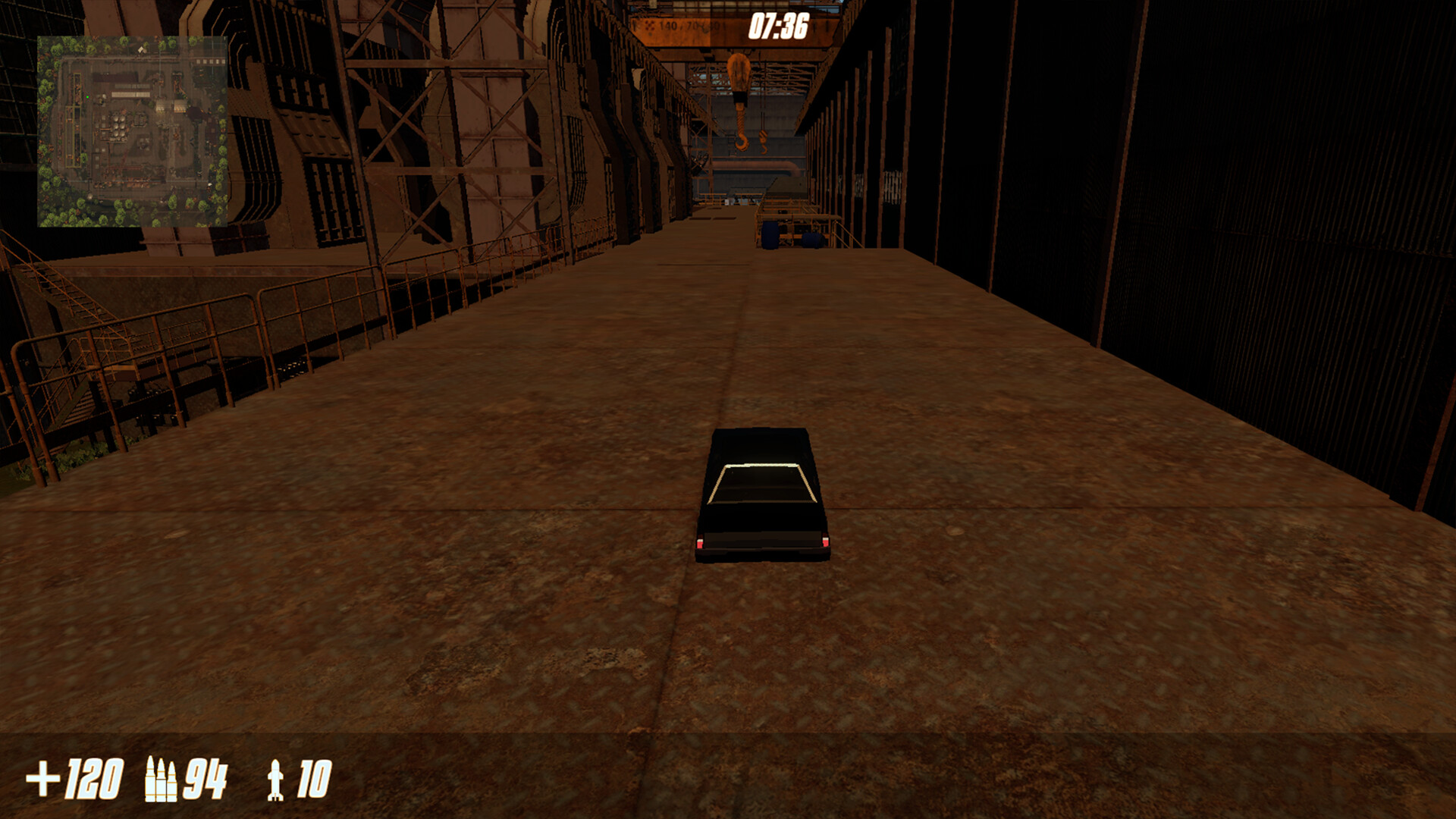Screen dimensions: 1456x819
Task: Select the black car in the walkway
Action: [762, 493]
